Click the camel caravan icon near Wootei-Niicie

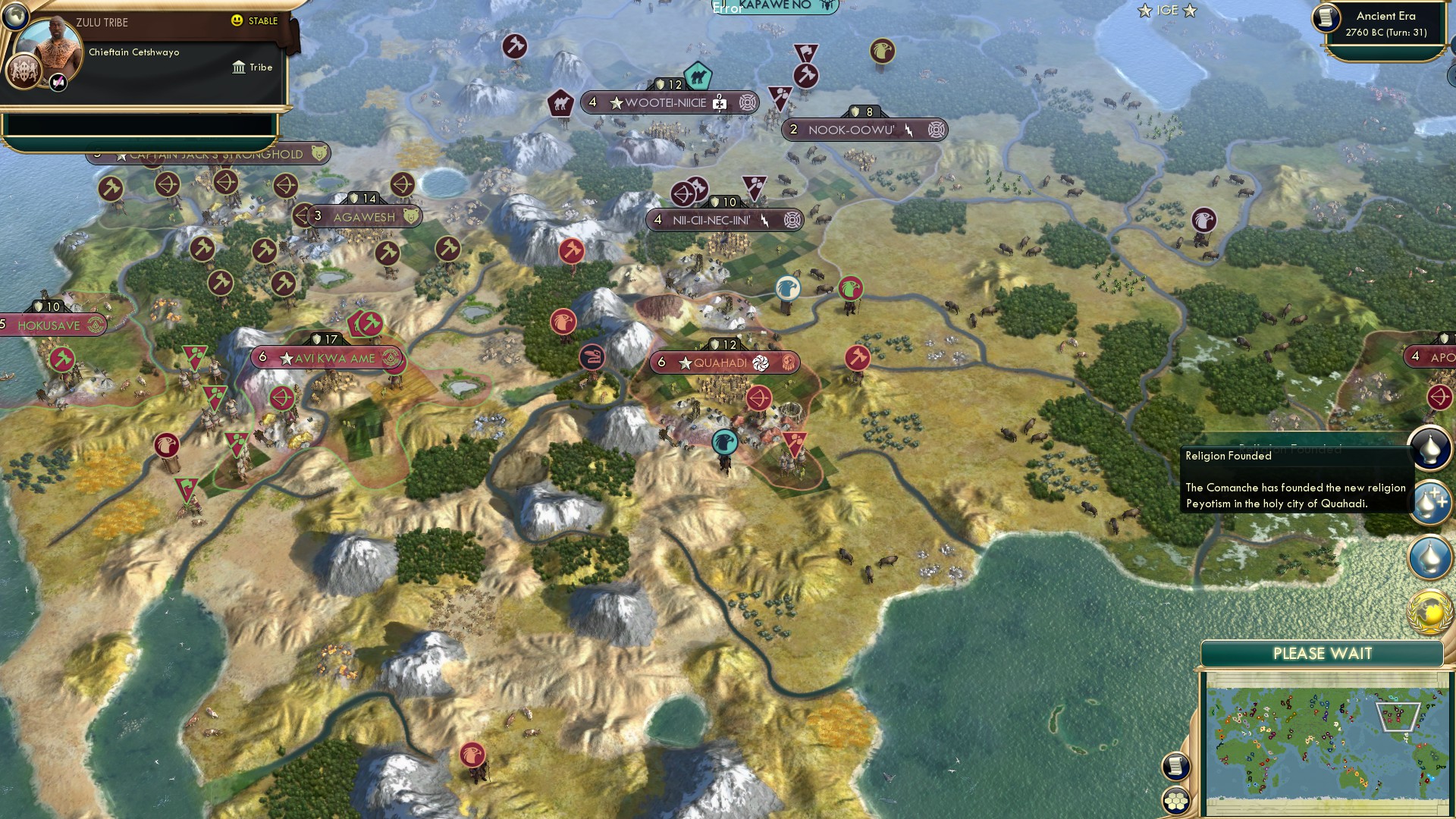click(x=698, y=77)
